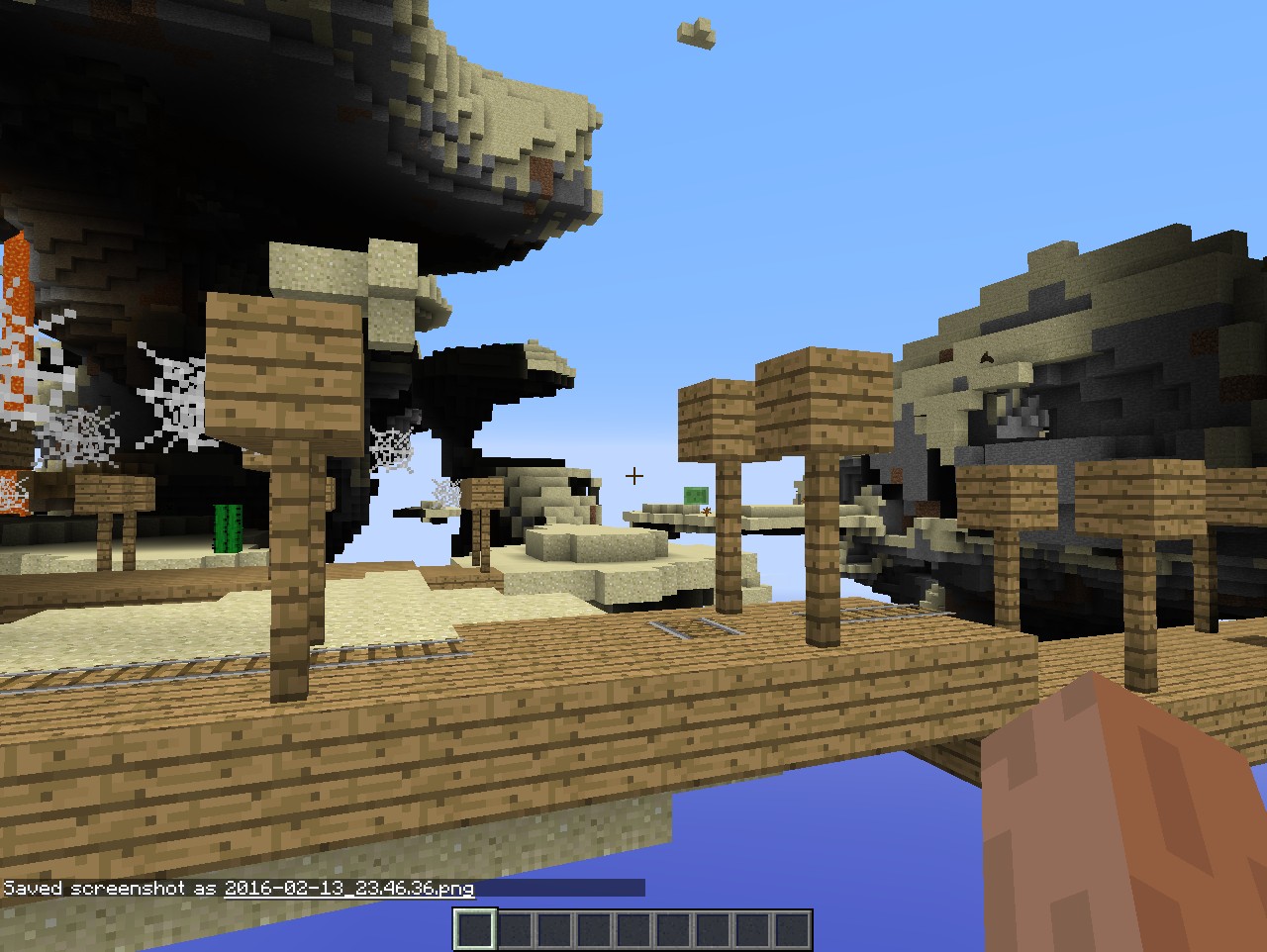The image size is (1267, 952).
Task: Select the highlighted first hotbar slot
Action: 474,930
